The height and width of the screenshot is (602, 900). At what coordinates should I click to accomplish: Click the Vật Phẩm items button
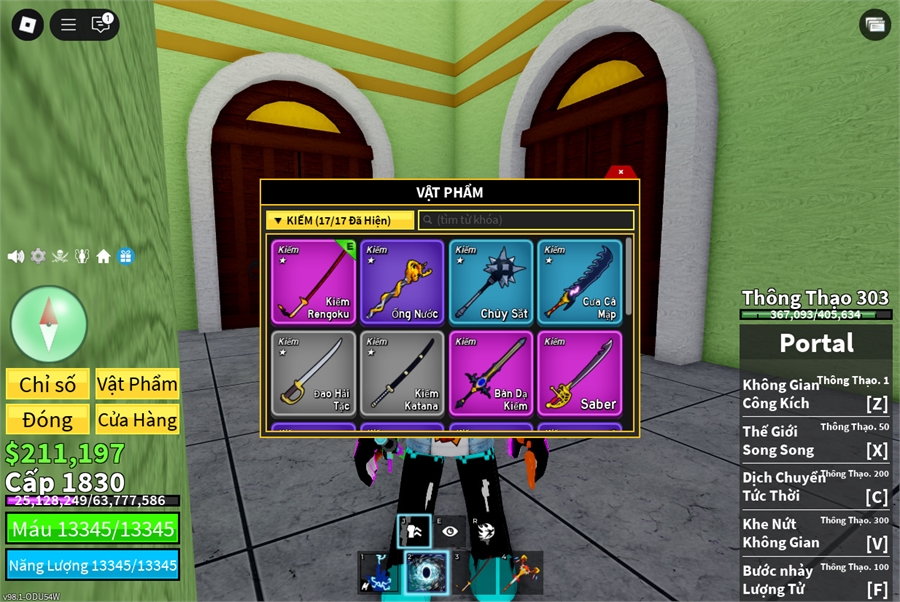pos(138,384)
